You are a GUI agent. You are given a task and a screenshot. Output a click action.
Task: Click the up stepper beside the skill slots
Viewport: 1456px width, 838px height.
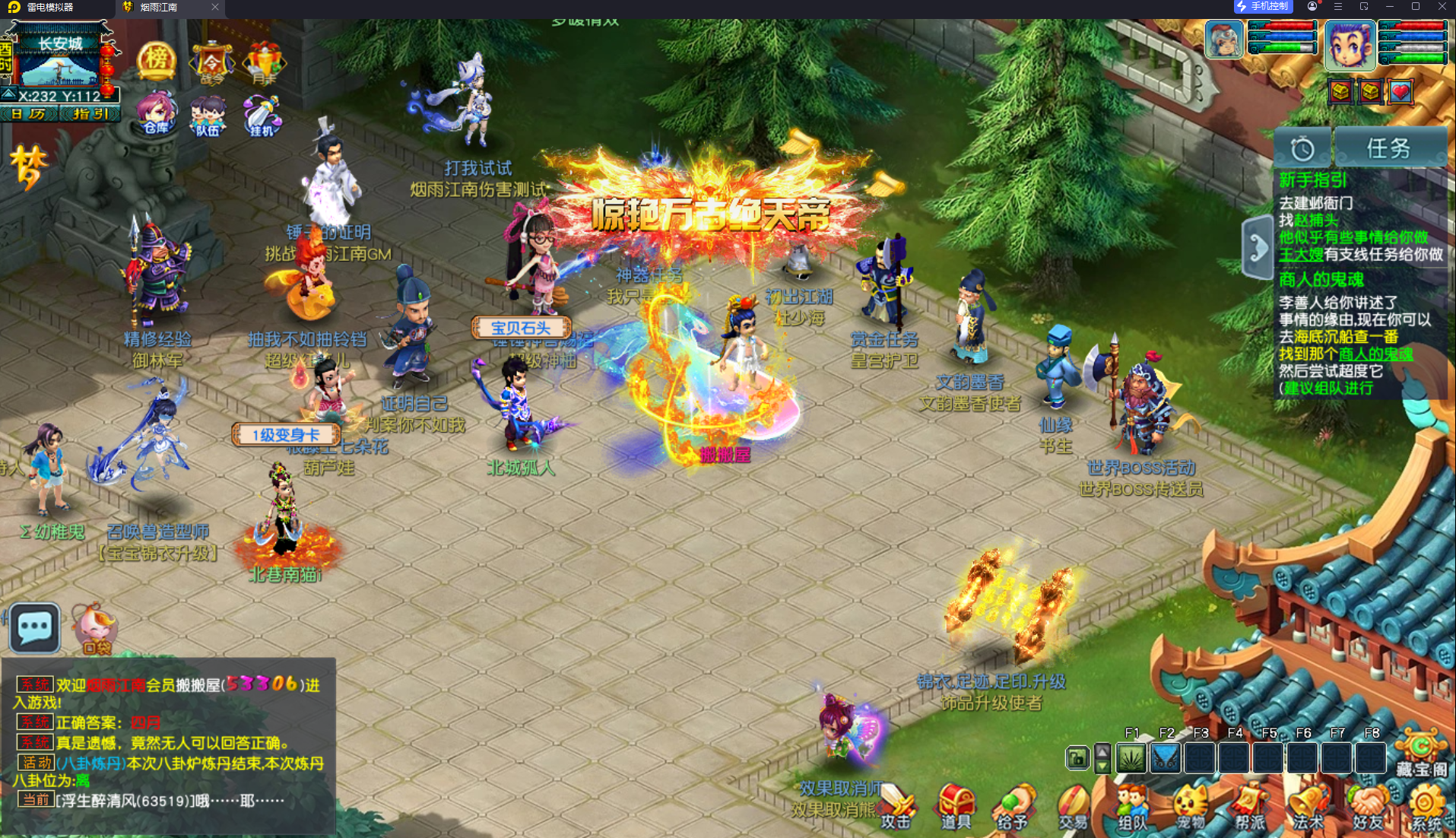(x=1102, y=751)
